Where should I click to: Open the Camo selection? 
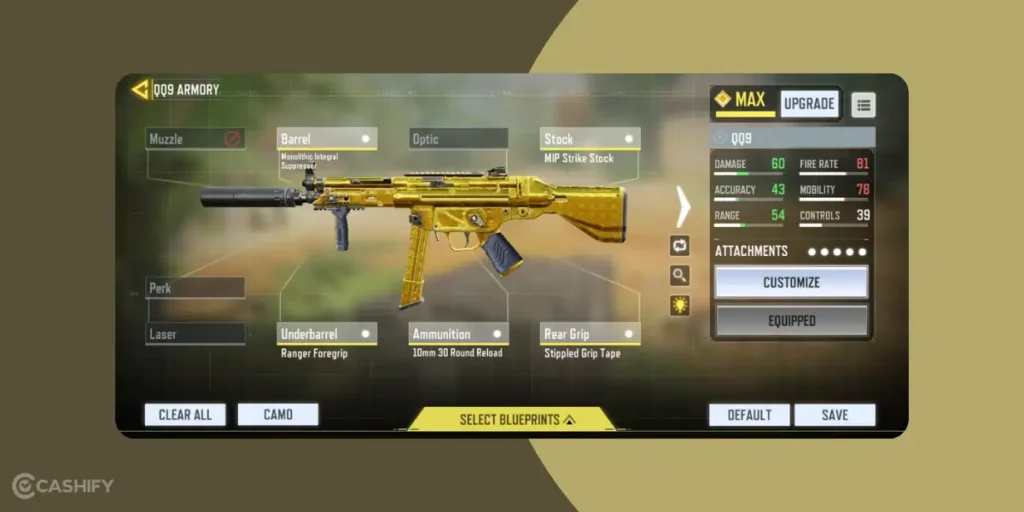pos(278,415)
